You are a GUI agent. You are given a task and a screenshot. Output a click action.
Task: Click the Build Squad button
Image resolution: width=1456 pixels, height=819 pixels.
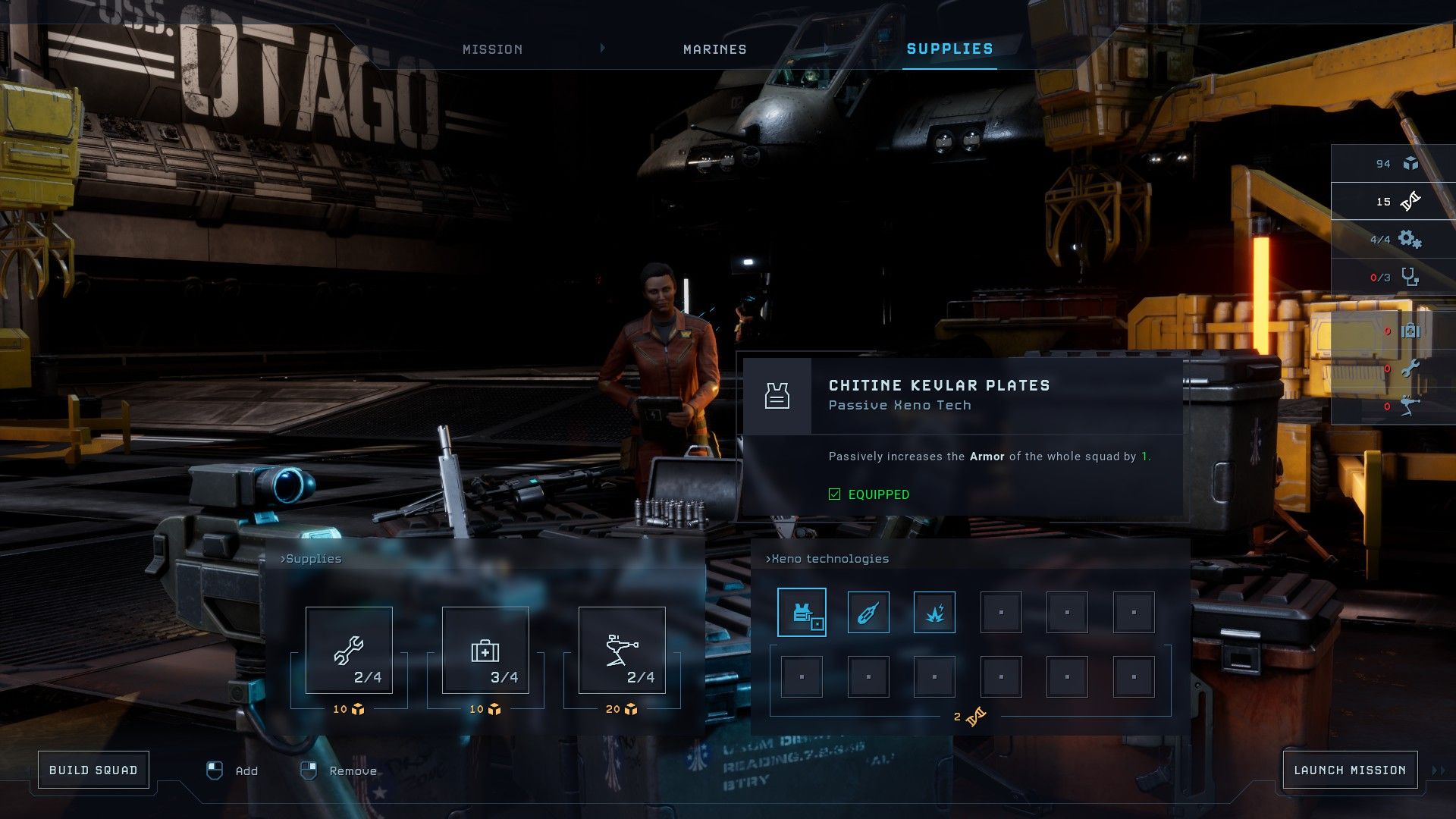pos(93,770)
